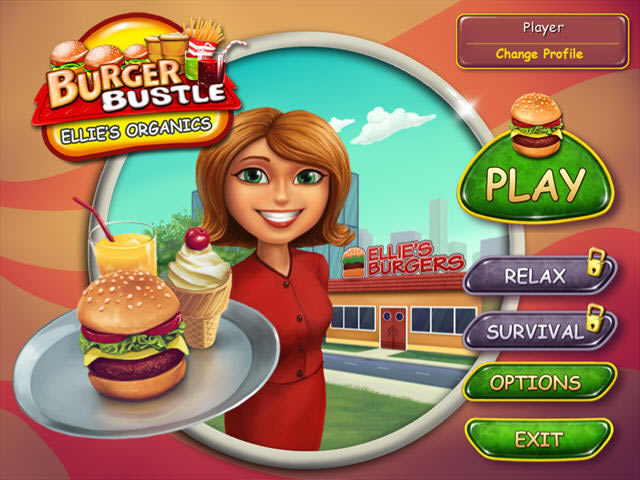Image resolution: width=640 pixels, height=480 pixels.
Task: Select the locked RELAX mode
Action: 535,276
